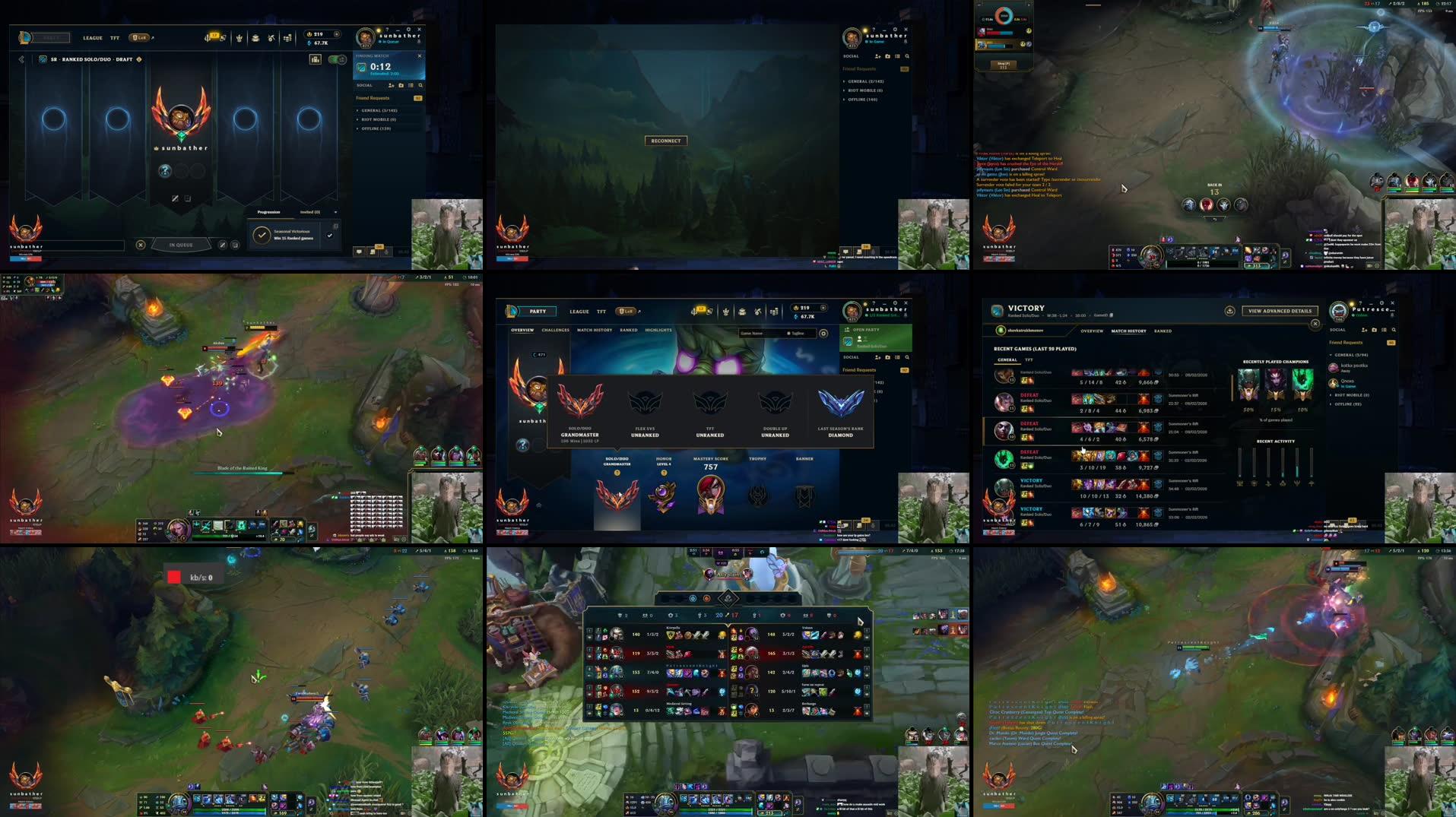
Task: Click the red recording square by kb/s
Action: point(174,578)
